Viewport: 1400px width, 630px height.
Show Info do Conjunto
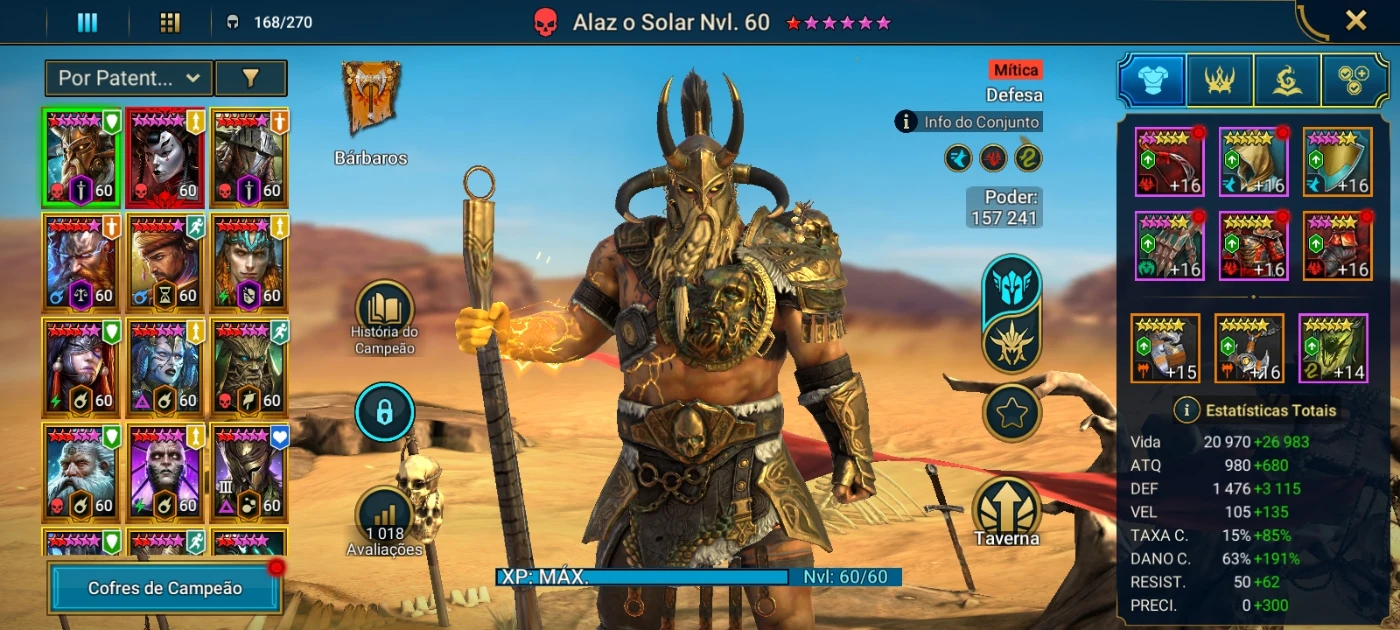[969, 122]
